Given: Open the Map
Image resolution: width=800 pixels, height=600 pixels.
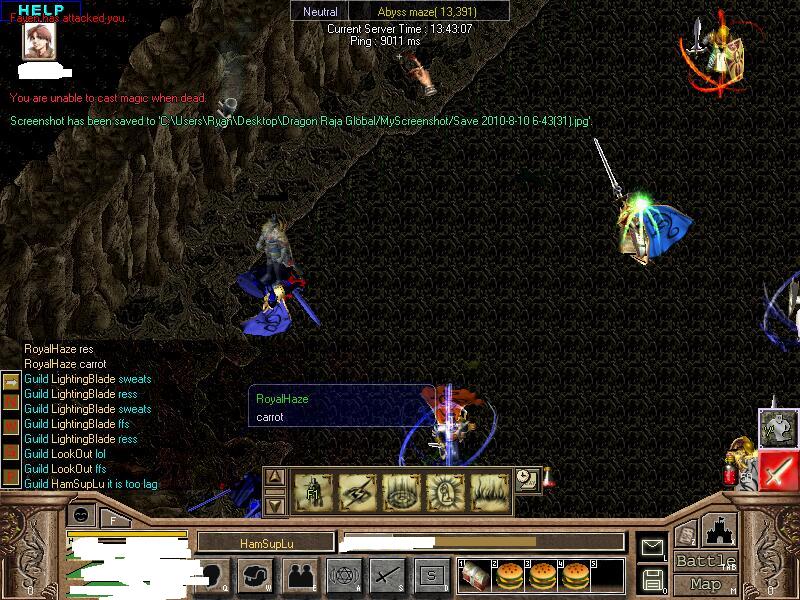Looking at the screenshot, I should click(705, 584).
